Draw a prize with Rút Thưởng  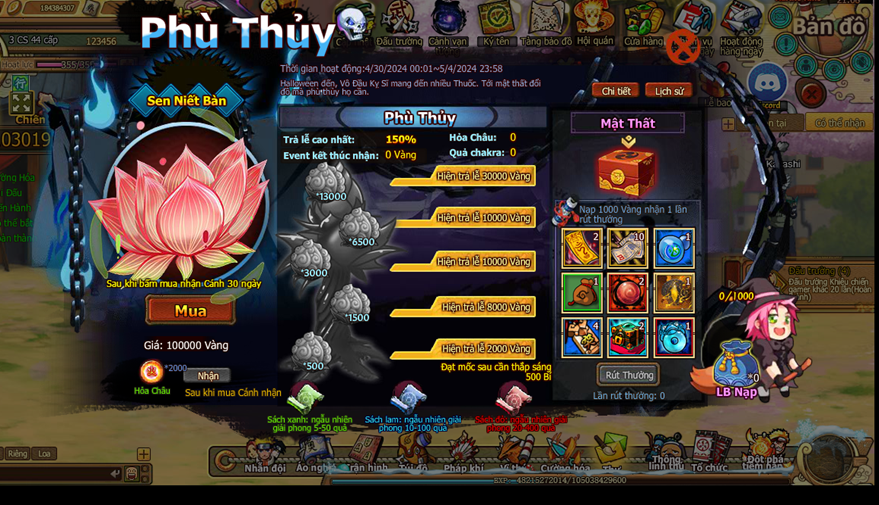(629, 375)
